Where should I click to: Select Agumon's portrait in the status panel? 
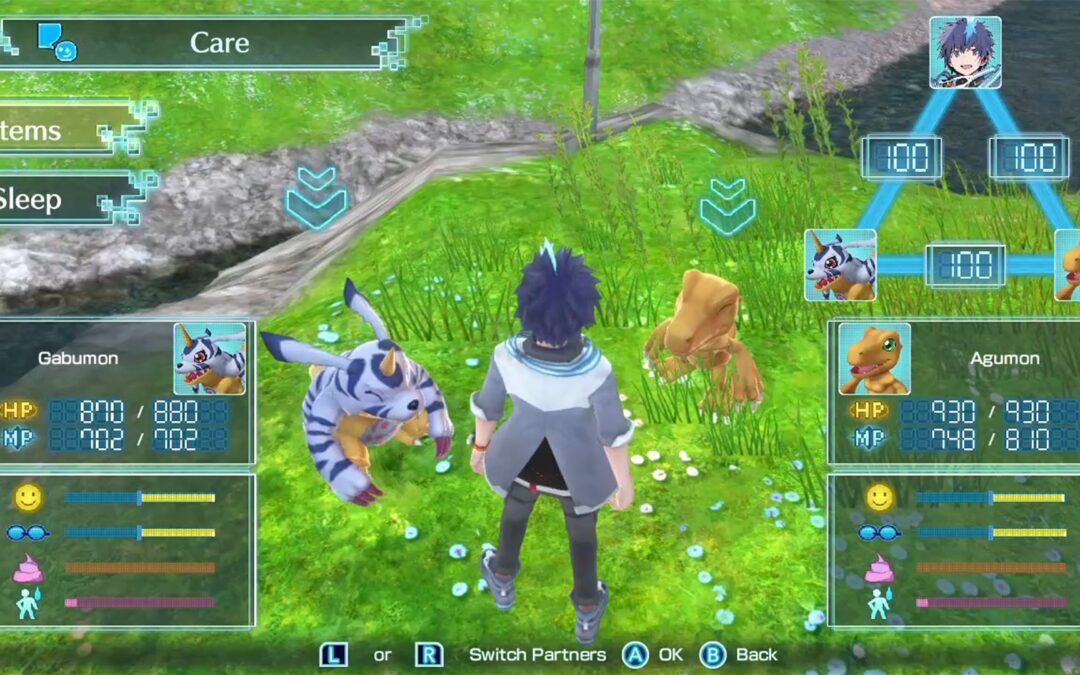tap(874, 358)
